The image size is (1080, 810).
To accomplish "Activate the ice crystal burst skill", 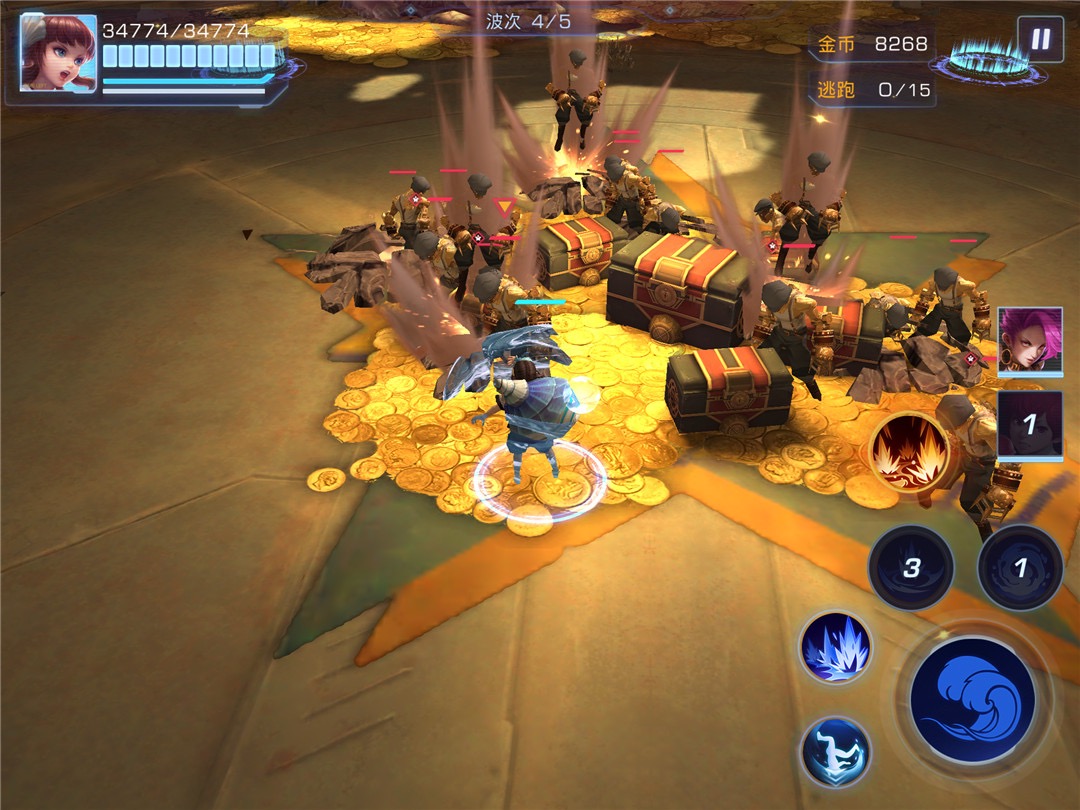I will click(x=835, y=647).
